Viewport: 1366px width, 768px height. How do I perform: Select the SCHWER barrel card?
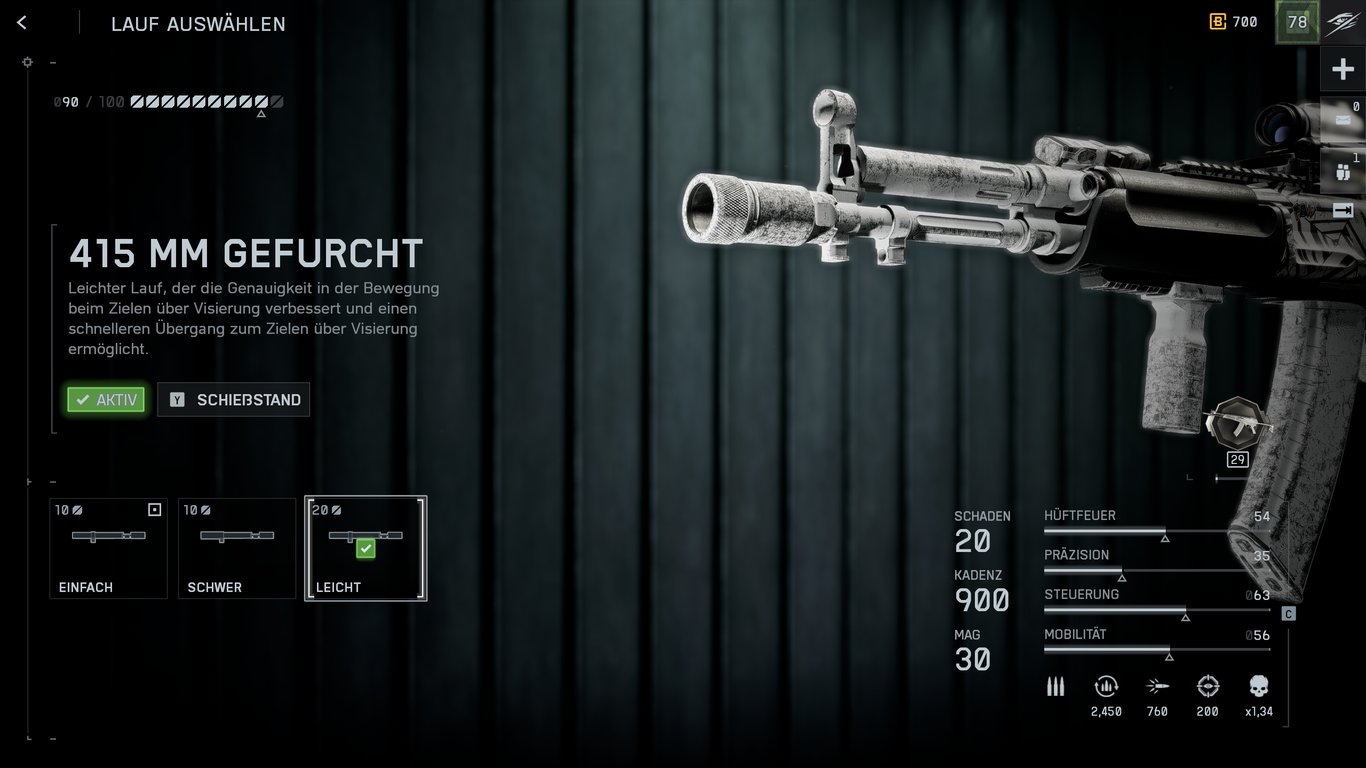coord(237,547)
